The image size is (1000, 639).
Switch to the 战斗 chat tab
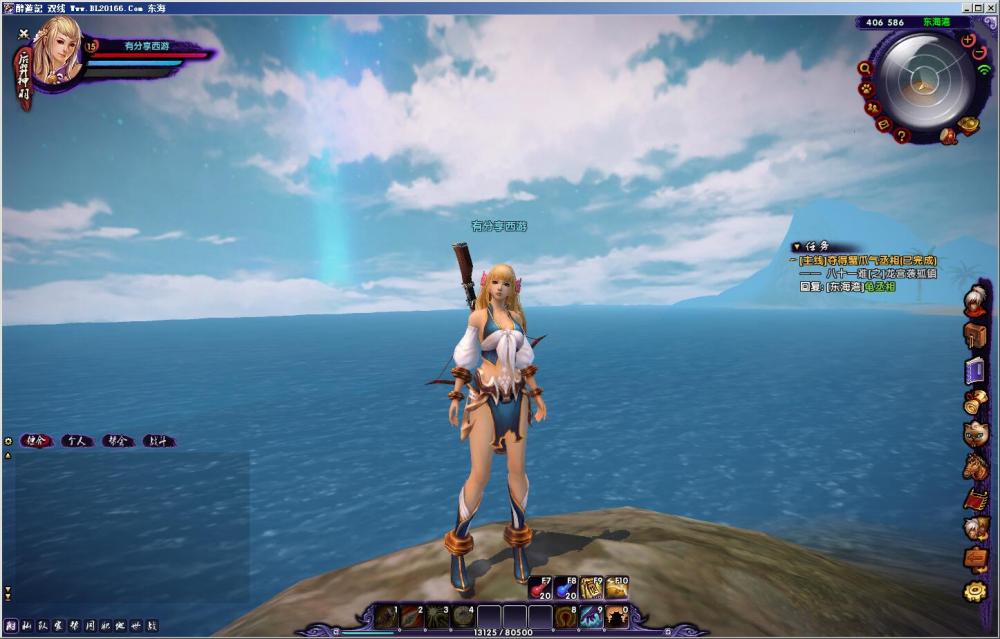point(158,440)
